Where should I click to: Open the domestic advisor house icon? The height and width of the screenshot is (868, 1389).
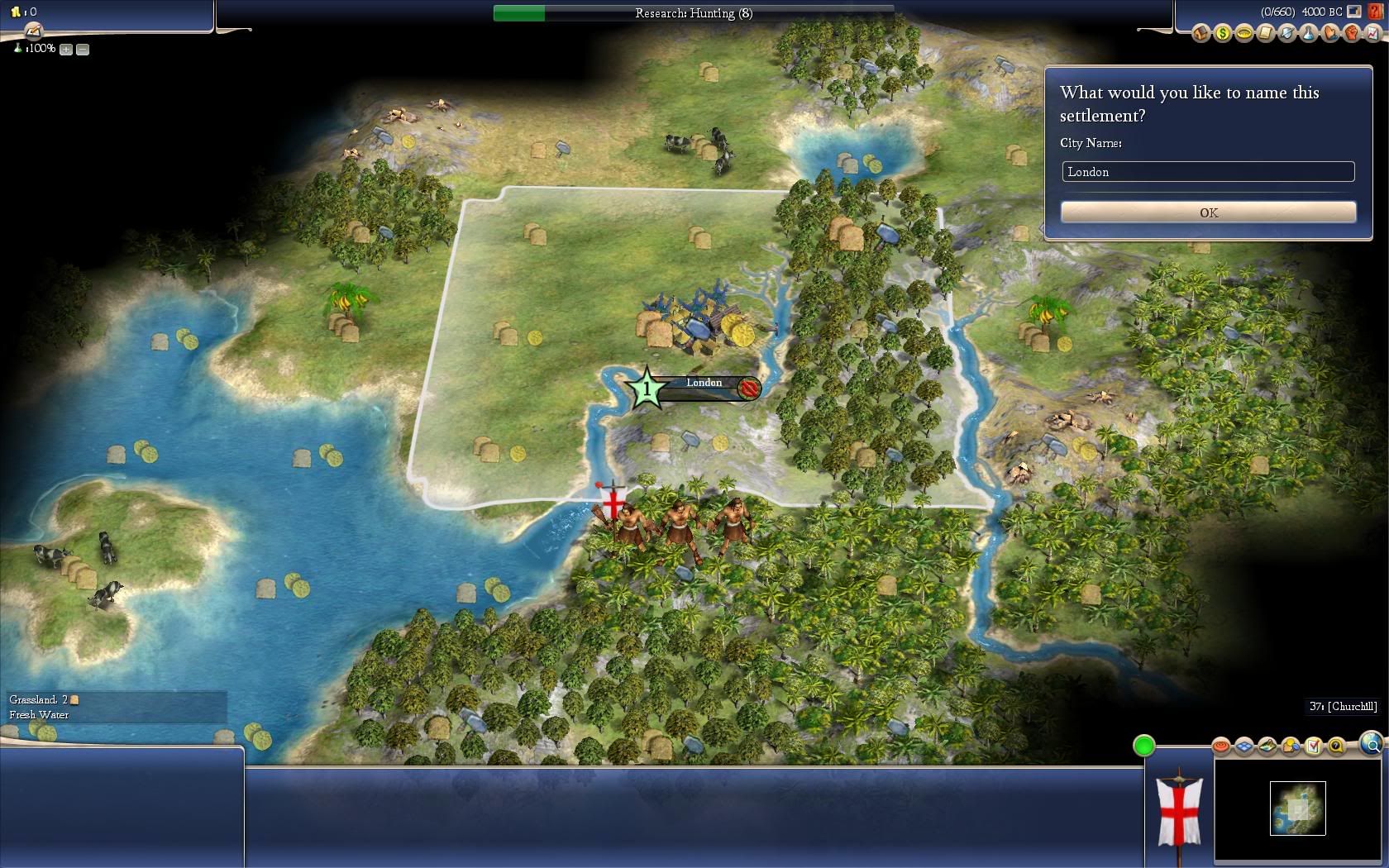(x=1200, y=33)
